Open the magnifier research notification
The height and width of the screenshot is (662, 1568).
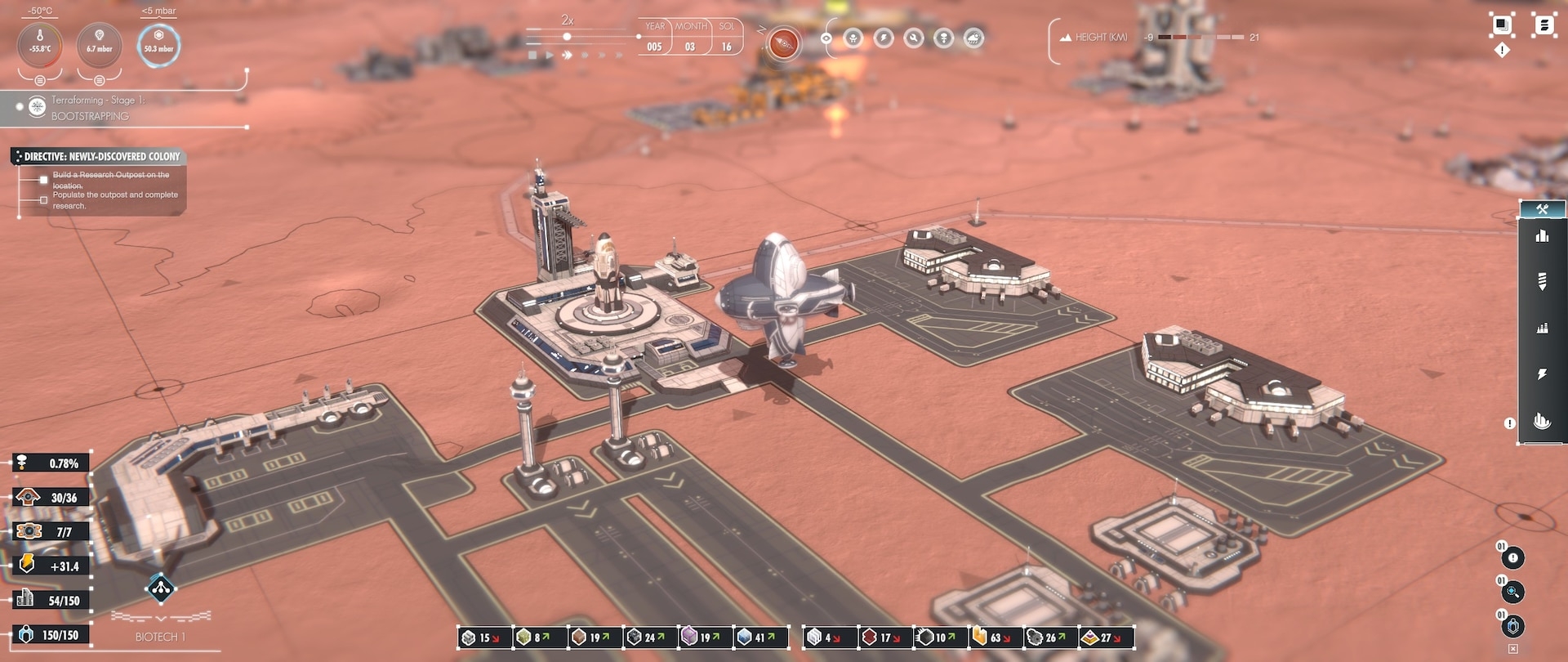click(x=1512, y=593)
